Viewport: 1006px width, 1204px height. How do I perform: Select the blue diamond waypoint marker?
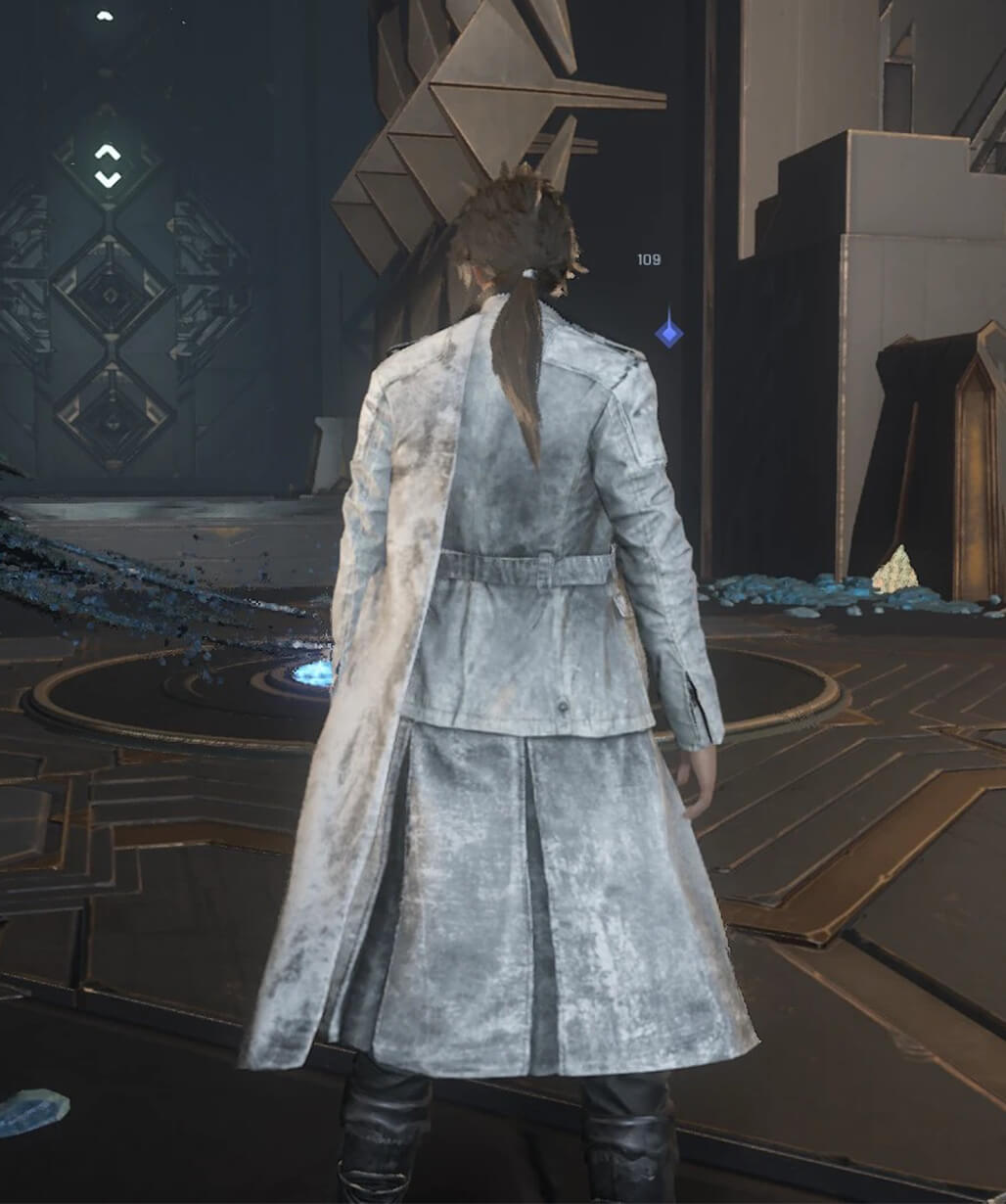pos(668,333)
